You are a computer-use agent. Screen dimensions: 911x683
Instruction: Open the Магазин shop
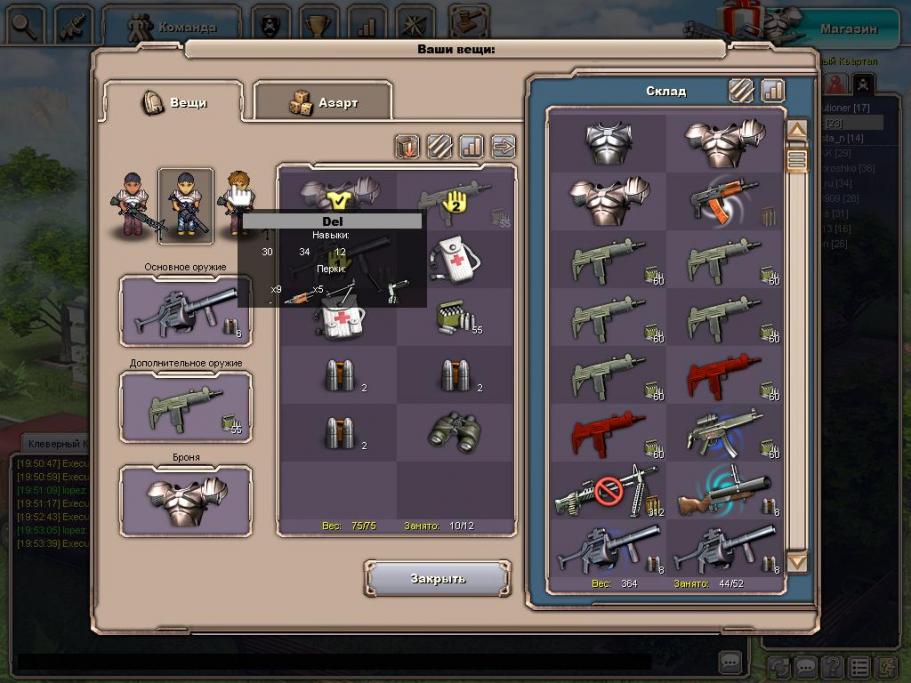tap(848, 28)
